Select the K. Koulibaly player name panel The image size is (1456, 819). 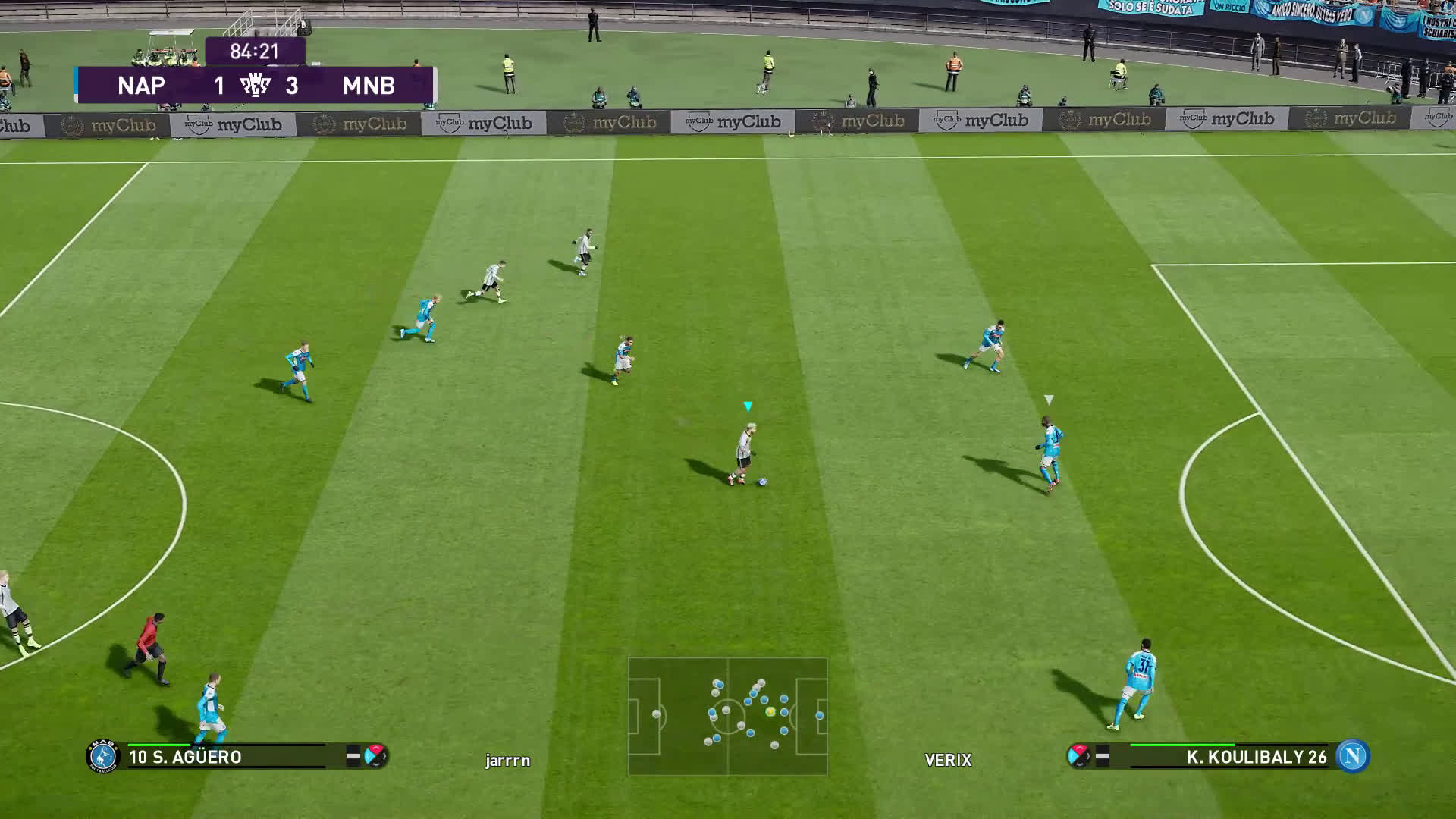coord(1228,757)
